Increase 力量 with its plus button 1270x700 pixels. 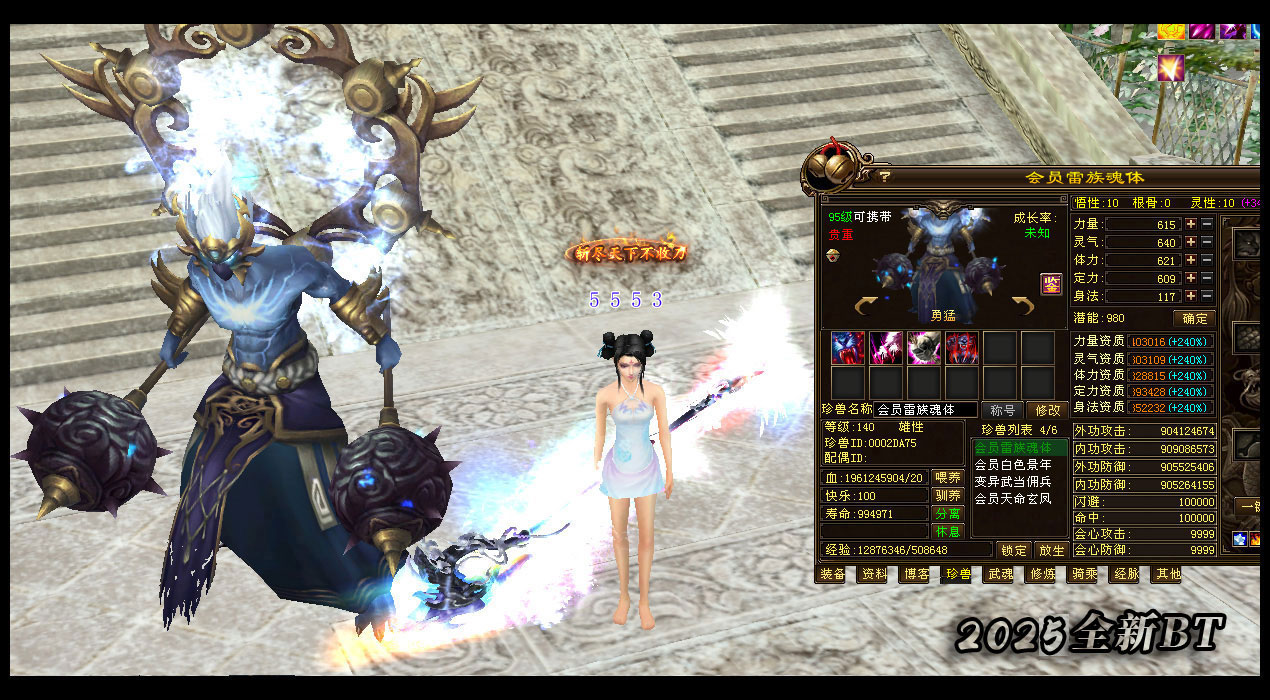pyautogui.click(x=1191, y=225)
